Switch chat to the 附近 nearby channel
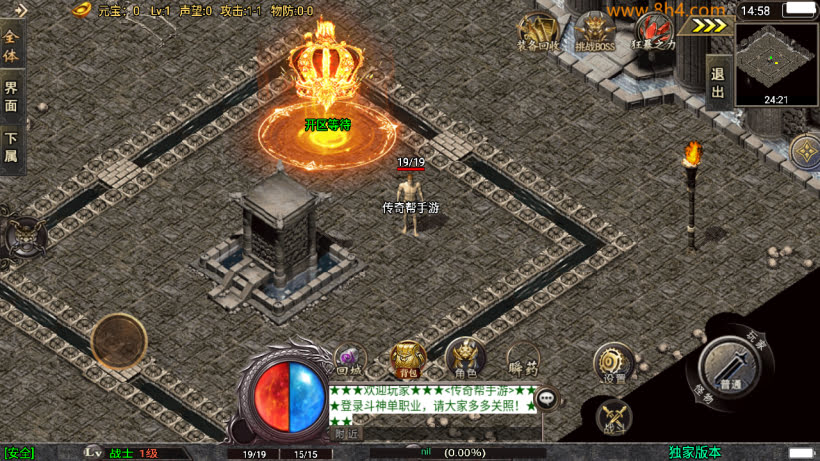Image resolution: width=820 pixels, height=461 pixels. (346, 433)
